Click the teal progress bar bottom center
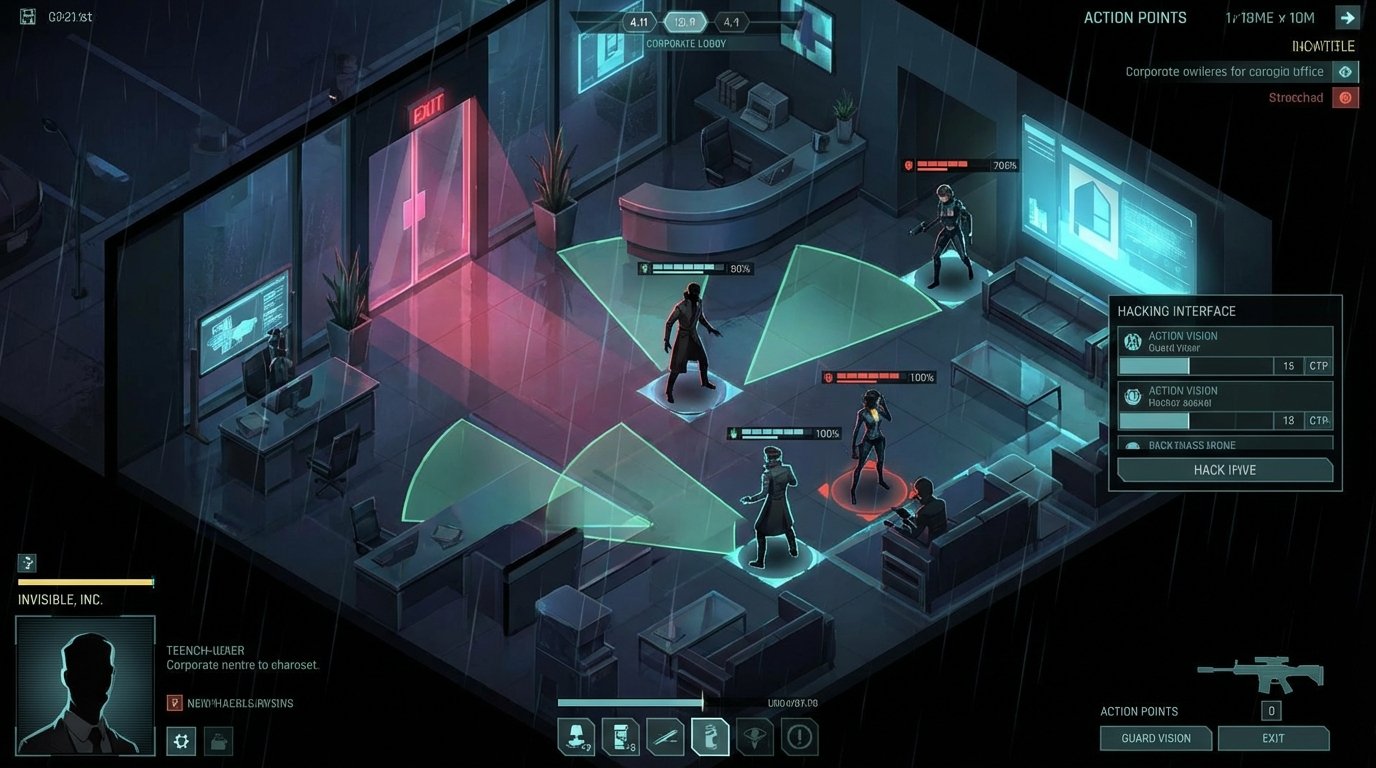Screen dimensions: 1376x768 click(x=630, y=703)
